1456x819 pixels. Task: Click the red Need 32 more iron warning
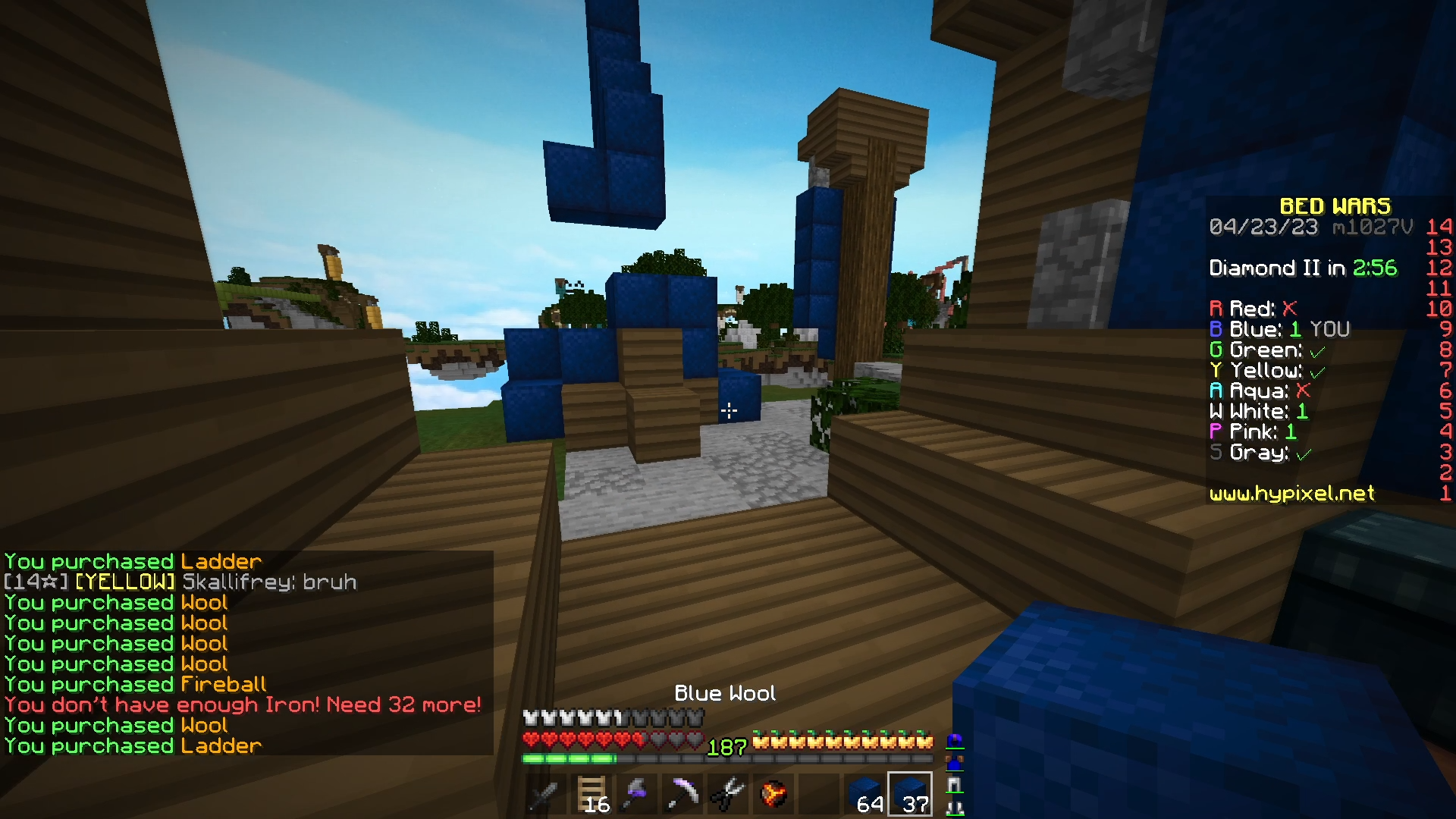pyautogui.click(x=242, y=704)
